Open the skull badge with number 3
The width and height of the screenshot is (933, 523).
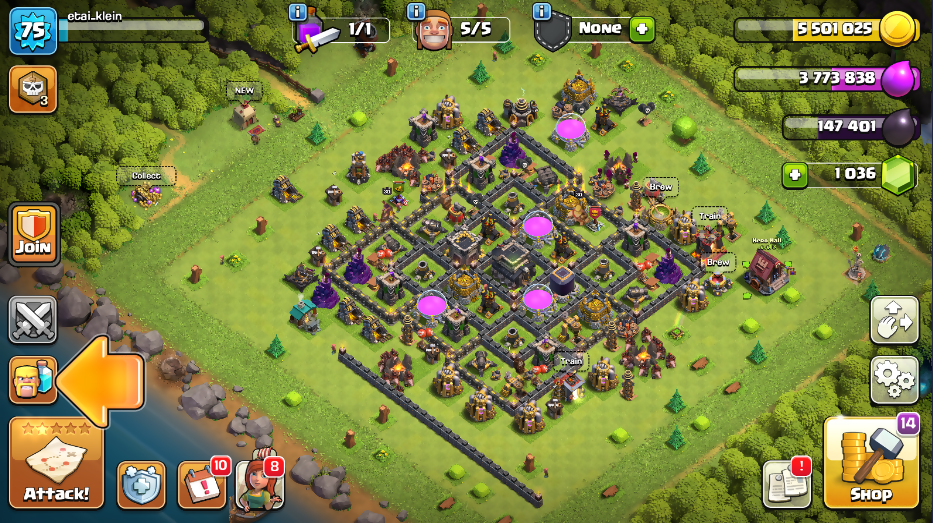tap(32, 89)
